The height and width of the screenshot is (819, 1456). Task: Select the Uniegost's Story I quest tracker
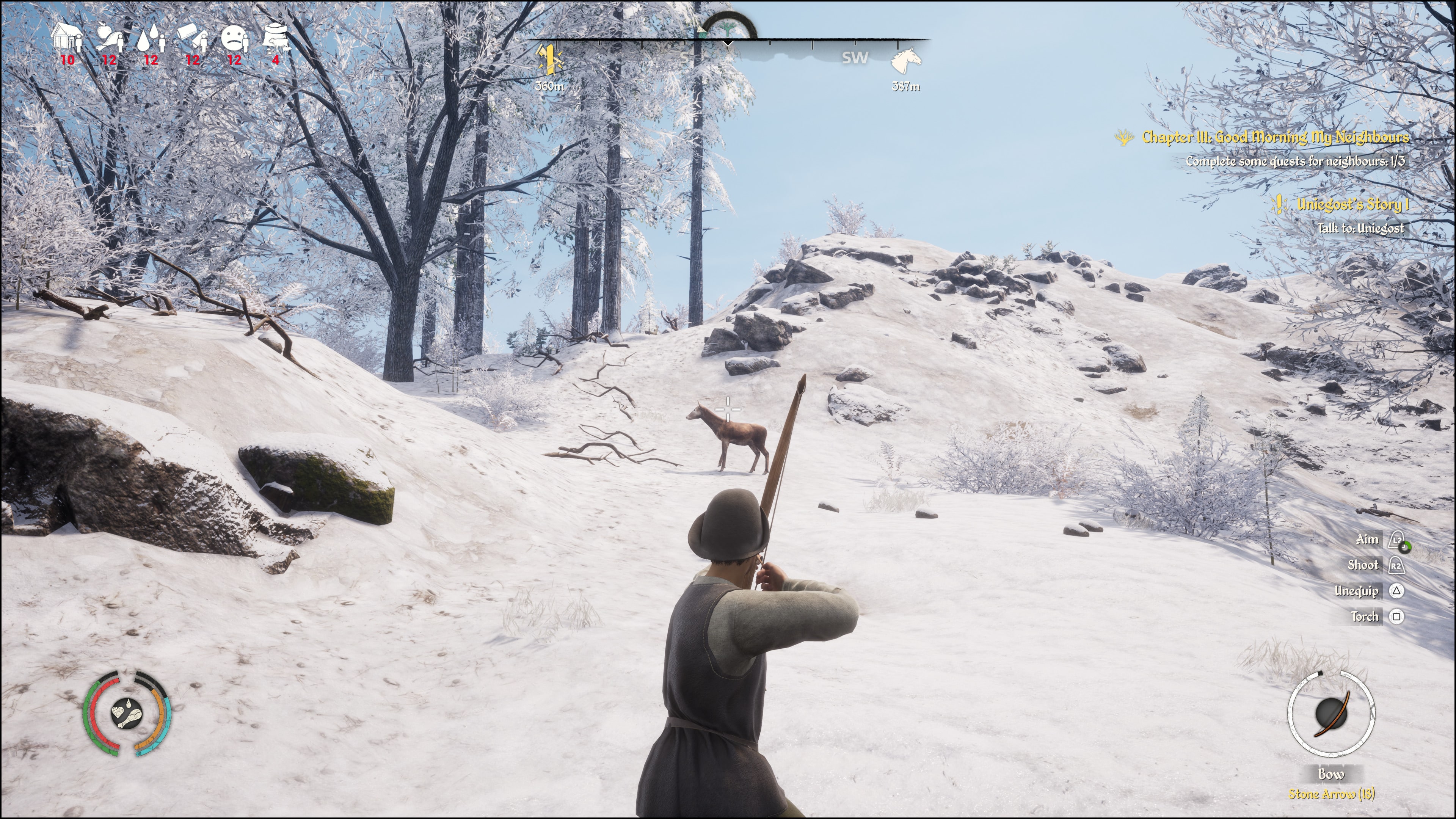(1352, 205)
